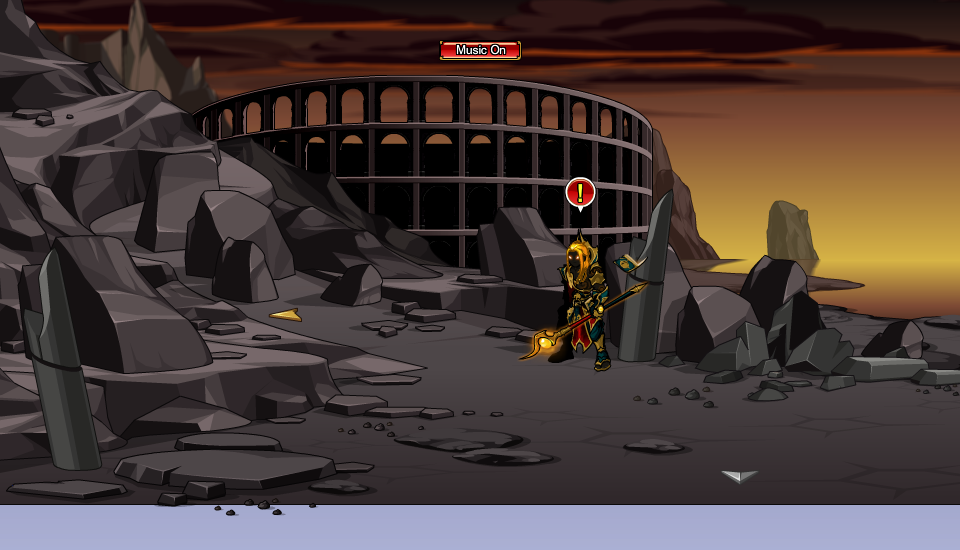Follow the yellow left-pointing navigation arrow
The image size is (960, 550).
click(x=286, y=316)
